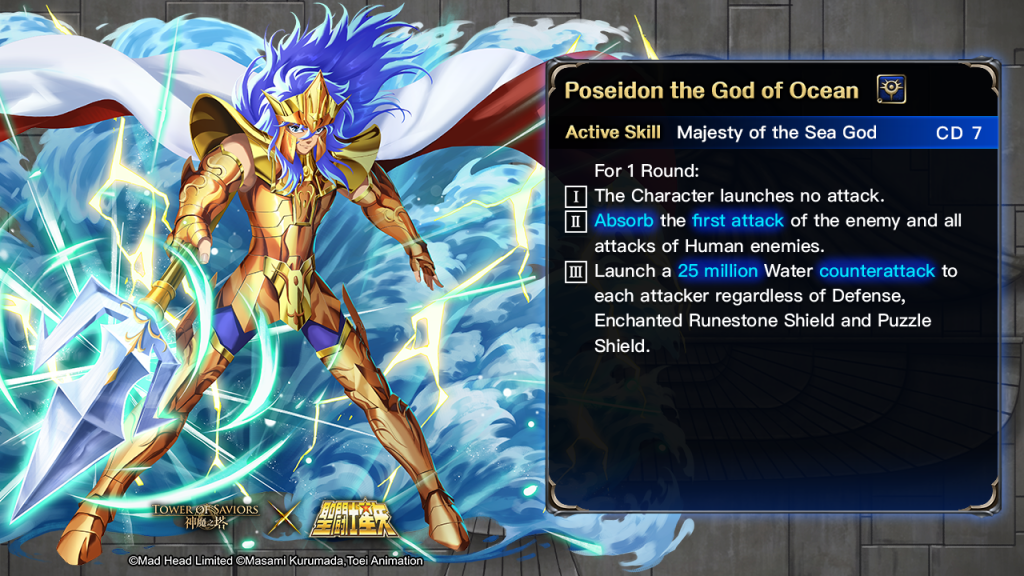The image size is (1024, 576).
Task: Select the Majesty of the Sea God skill row
Action: [x=775, y=133]
